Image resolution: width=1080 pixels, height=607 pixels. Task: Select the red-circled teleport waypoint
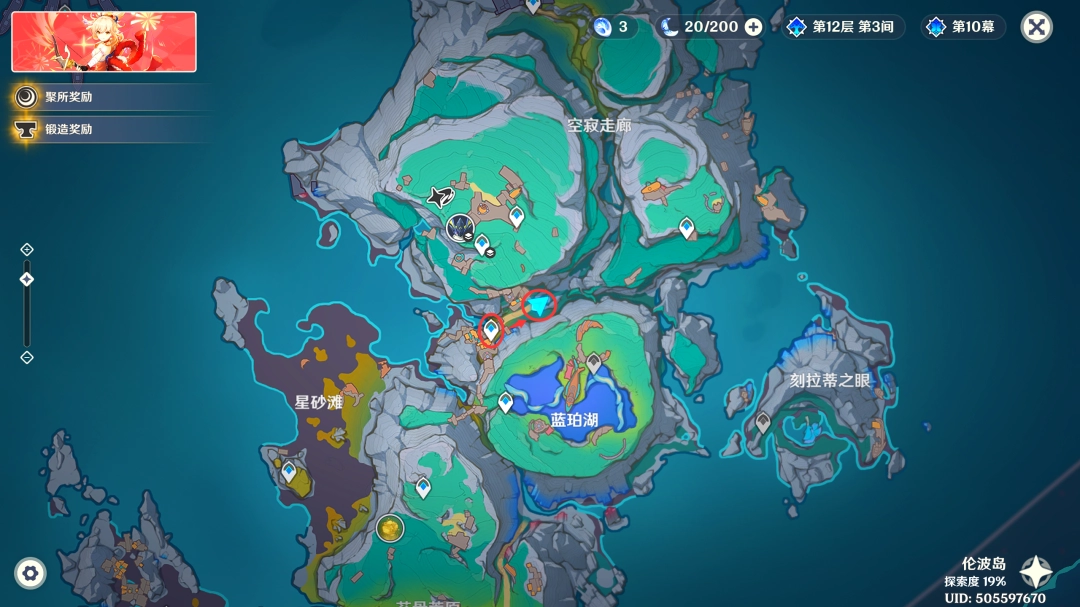[491, 328]
